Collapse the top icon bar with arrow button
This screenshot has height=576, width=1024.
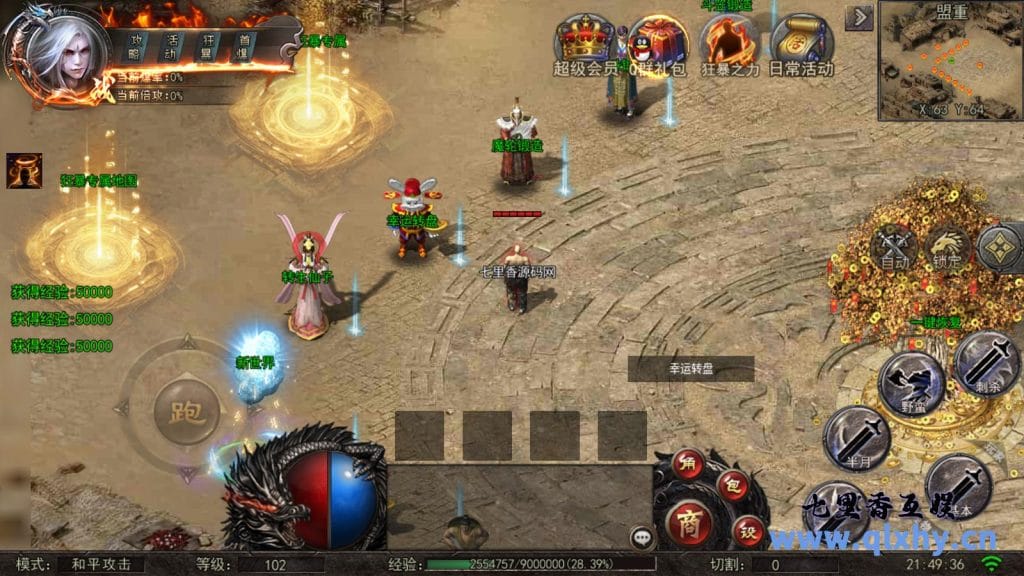859,18
